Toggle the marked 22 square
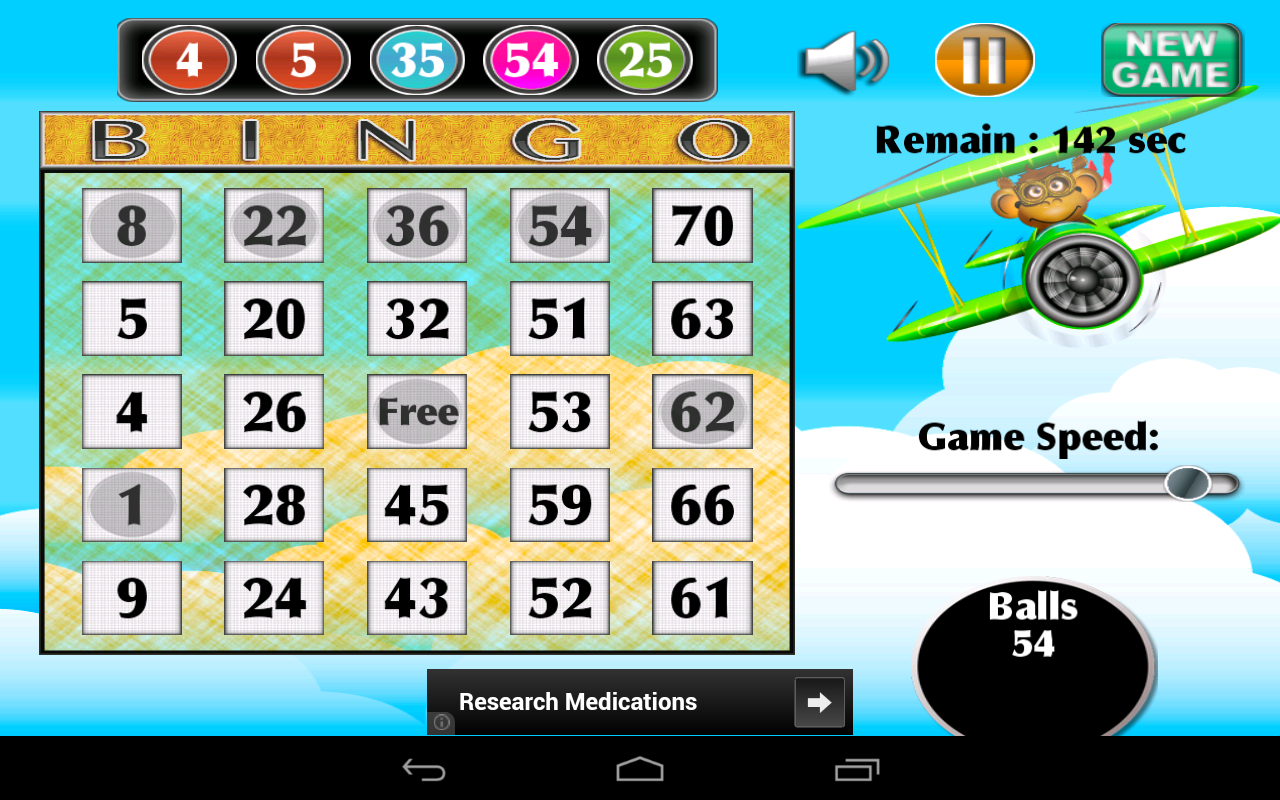 click(274, 226)
